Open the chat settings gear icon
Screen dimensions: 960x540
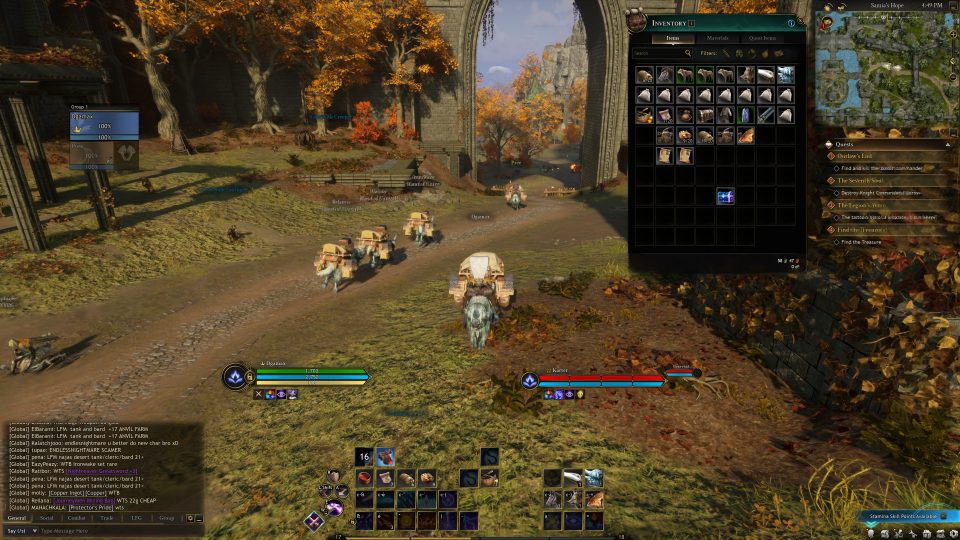(189, 518)
